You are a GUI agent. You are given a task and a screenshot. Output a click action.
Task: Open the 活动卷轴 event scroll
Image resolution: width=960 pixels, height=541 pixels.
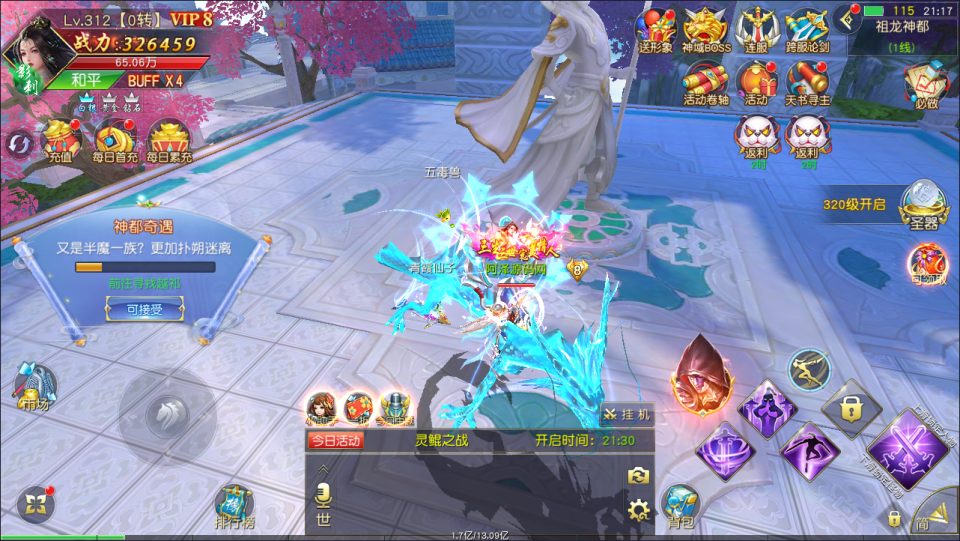(707, 82)
